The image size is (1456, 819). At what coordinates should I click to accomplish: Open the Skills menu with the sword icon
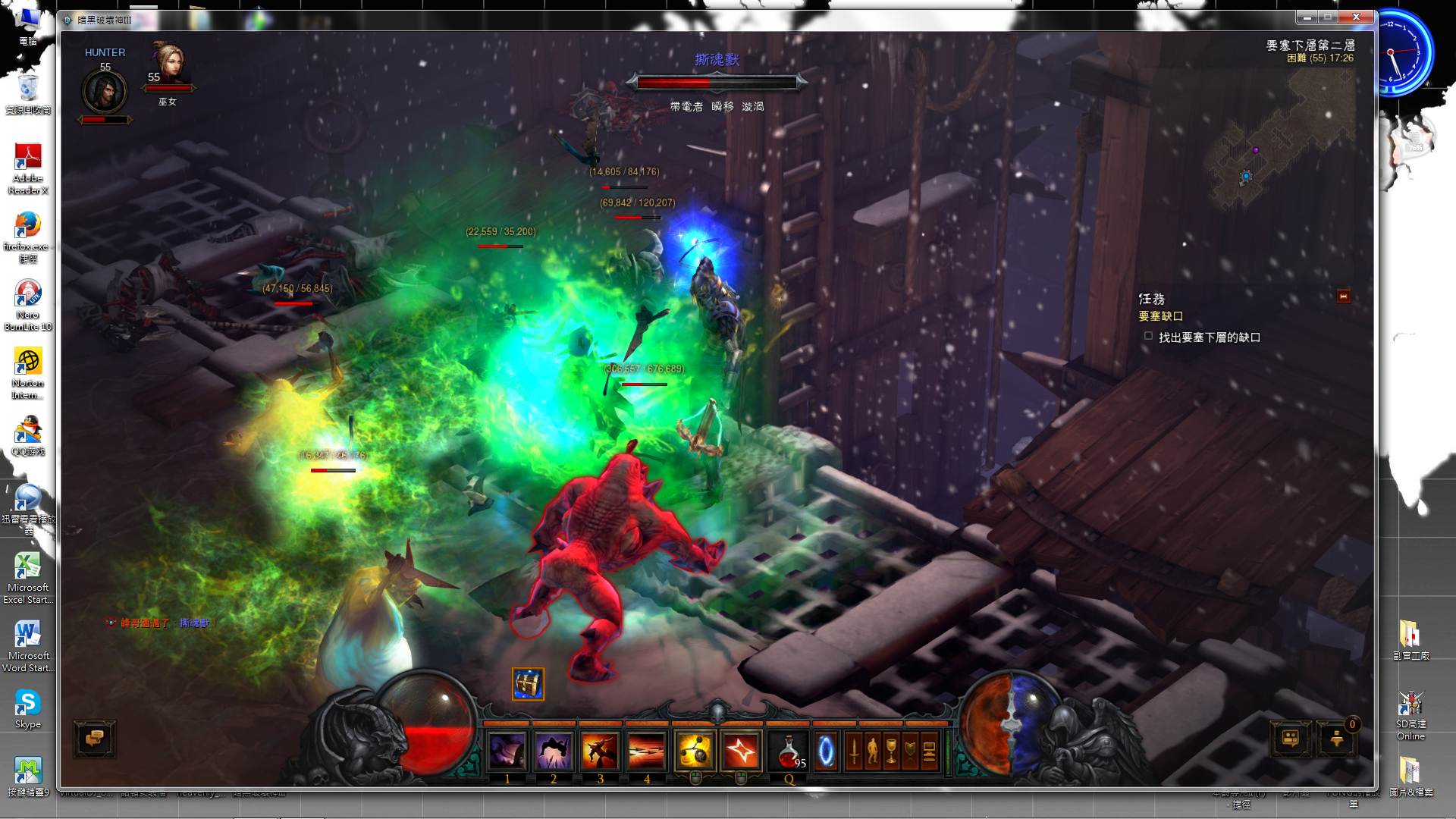point(855,752)
